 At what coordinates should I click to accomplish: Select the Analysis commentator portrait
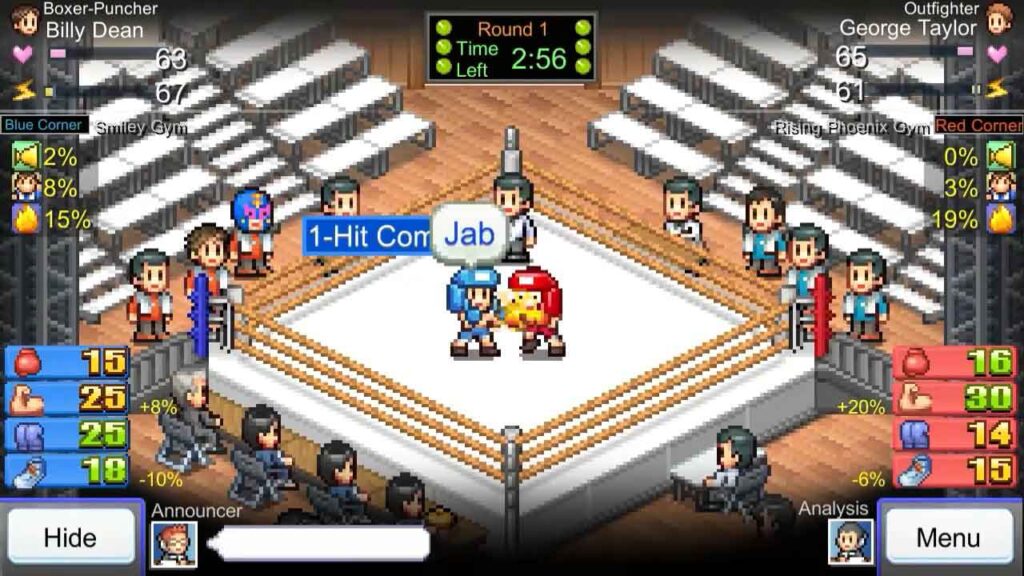[850, 543]
